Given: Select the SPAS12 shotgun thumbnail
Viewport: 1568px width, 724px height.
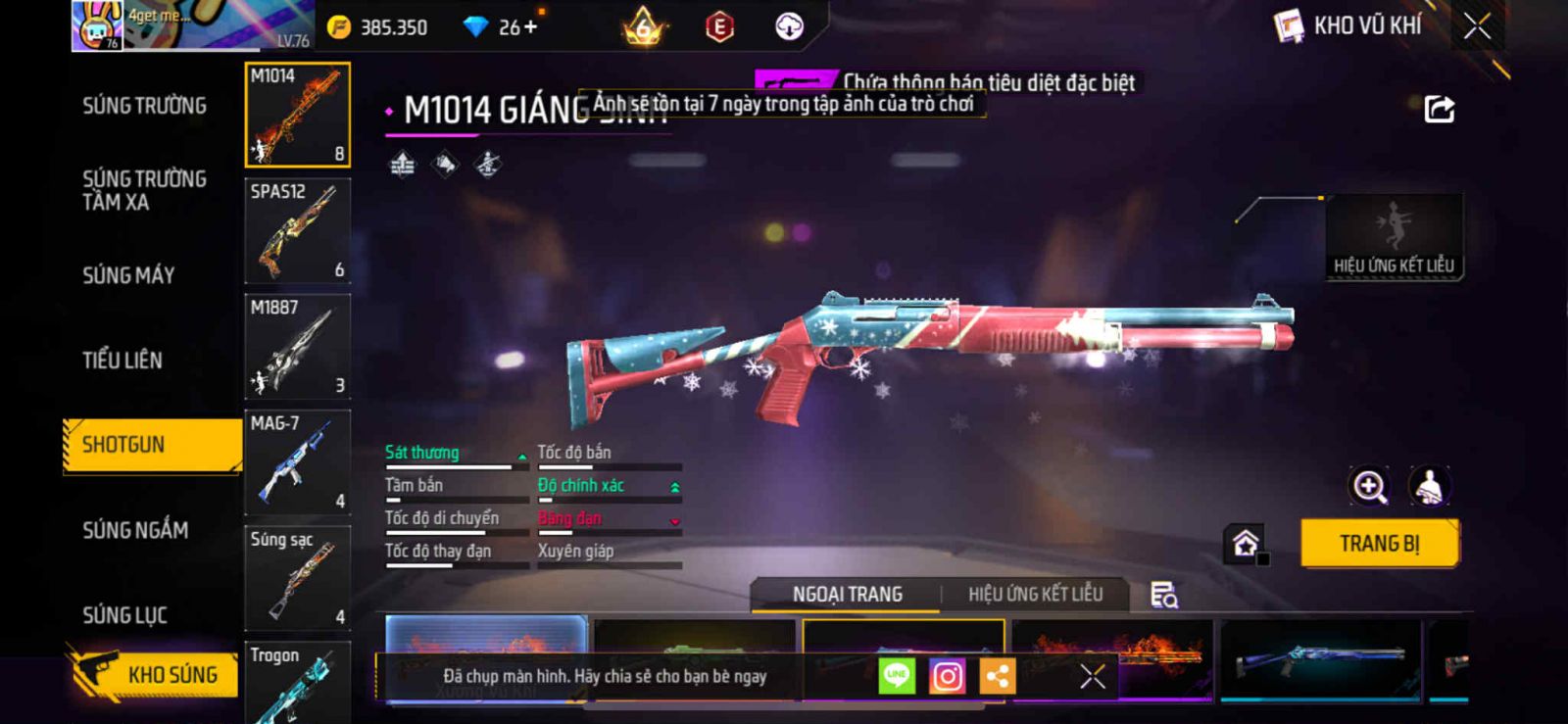Looking at the screenshot, I should 297,231.
